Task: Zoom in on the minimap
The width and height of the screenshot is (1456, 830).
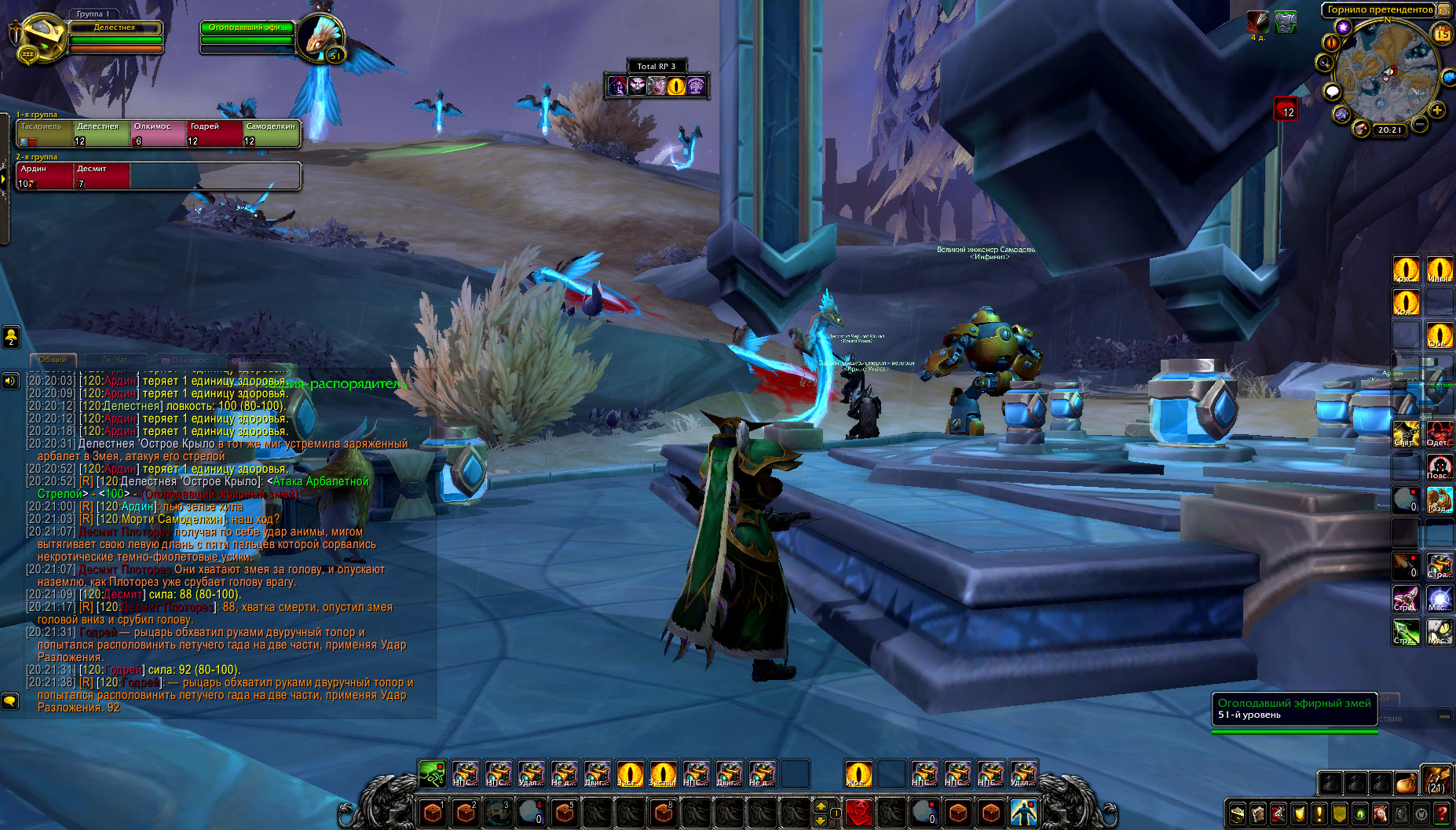Action: coord(1436,111)
